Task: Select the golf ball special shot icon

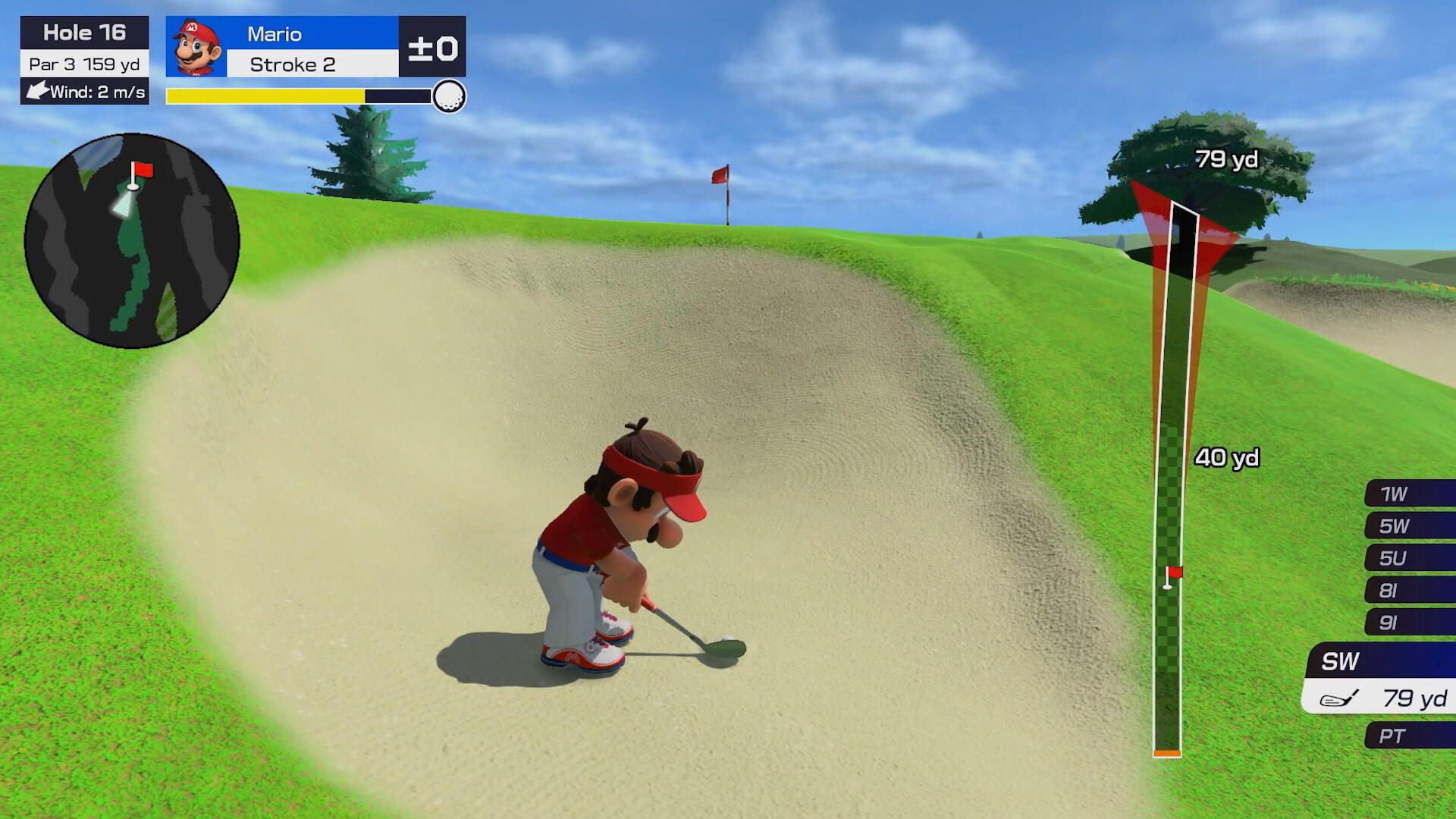Action: (449, 96)
